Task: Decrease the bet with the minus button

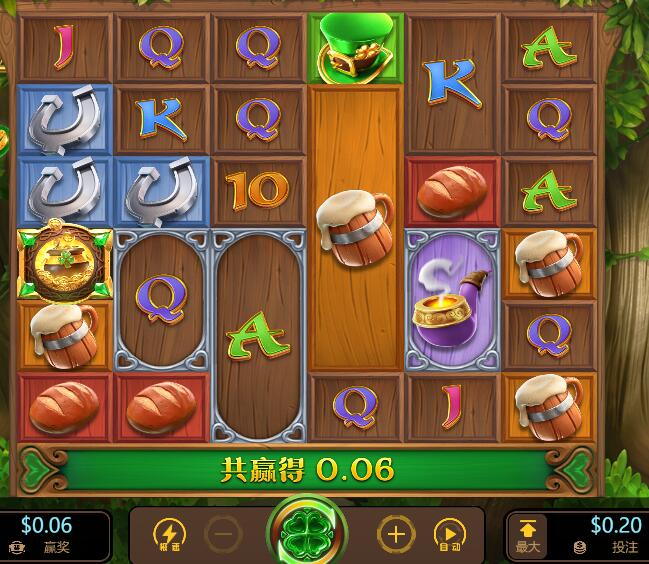Action: (x=226, y=535)
